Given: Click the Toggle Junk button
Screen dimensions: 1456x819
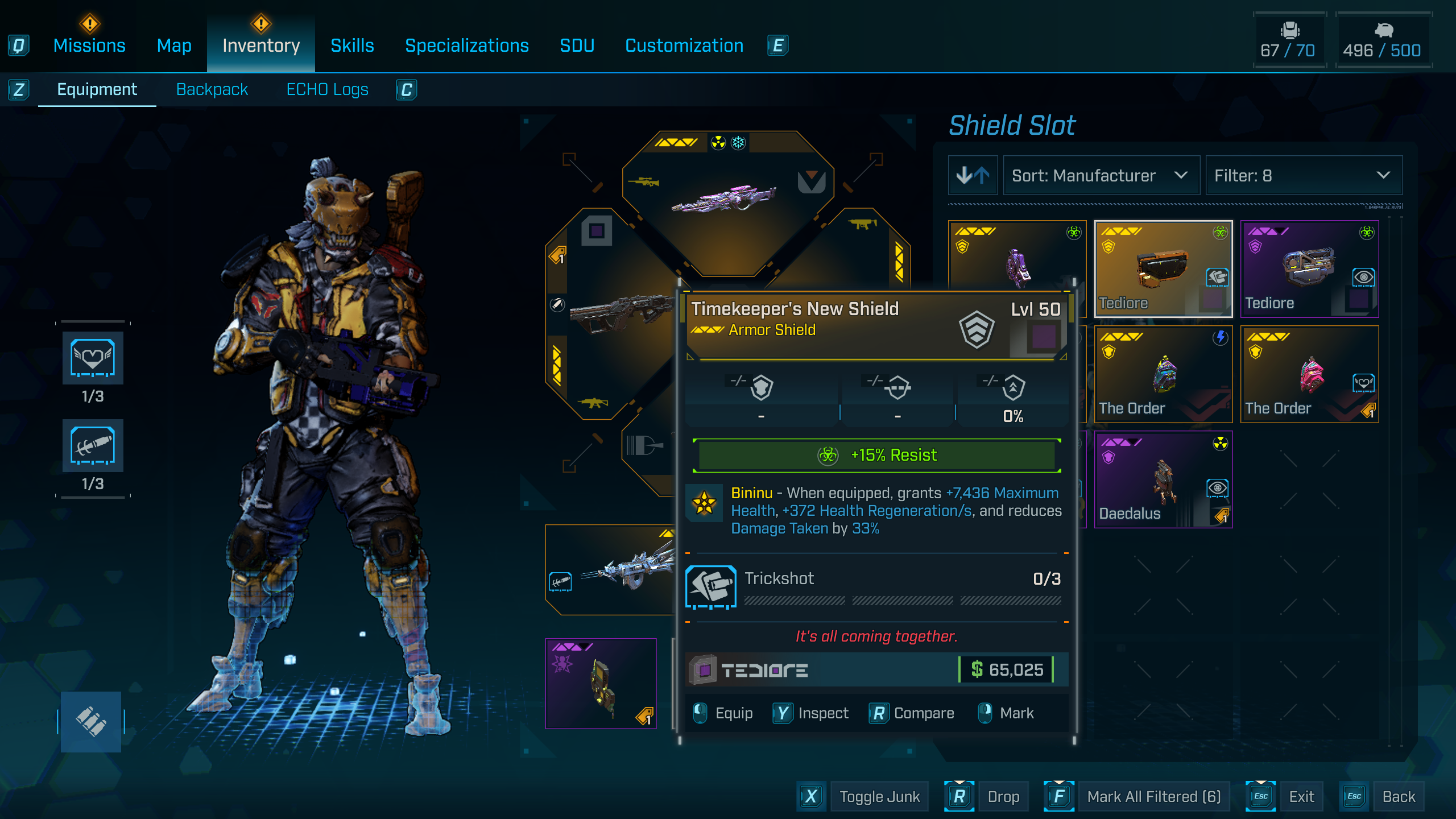Looking at the screenshot, I should coord(879,796).
